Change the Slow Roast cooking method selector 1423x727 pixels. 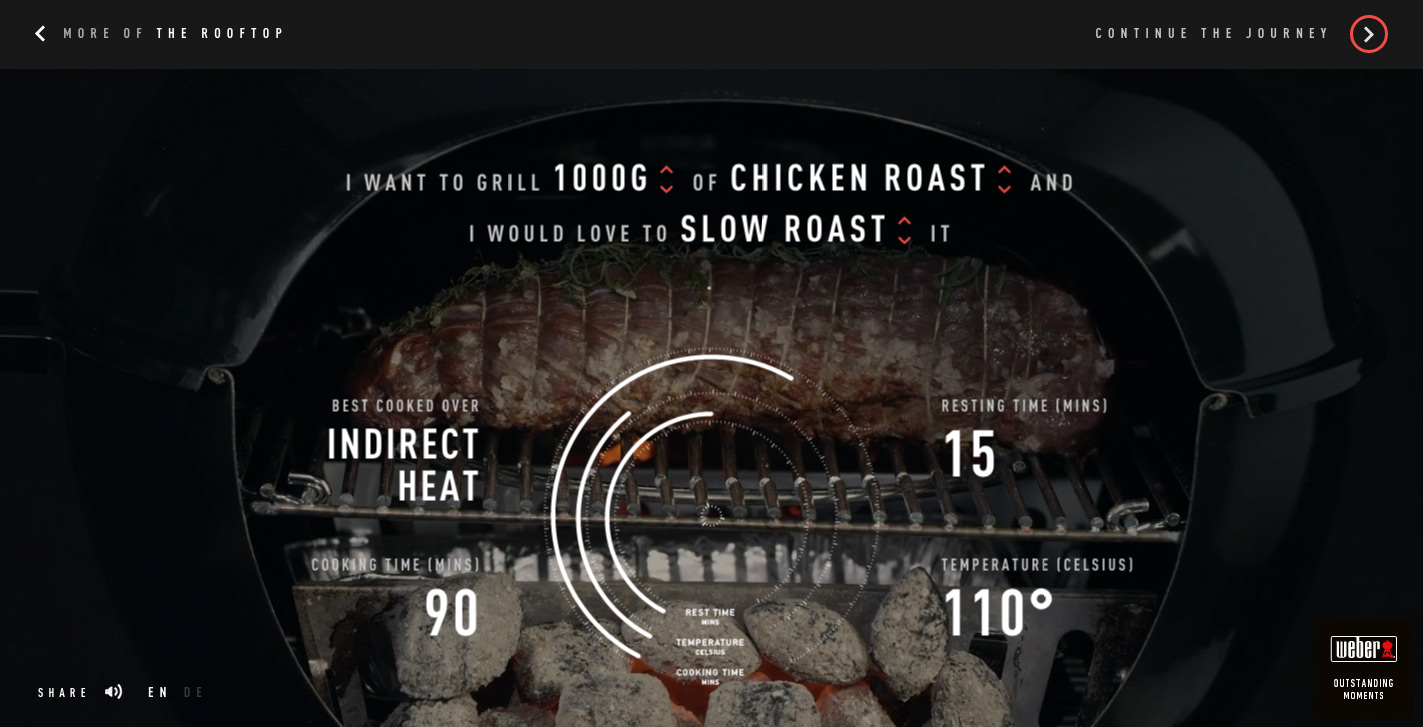[904, 230]
